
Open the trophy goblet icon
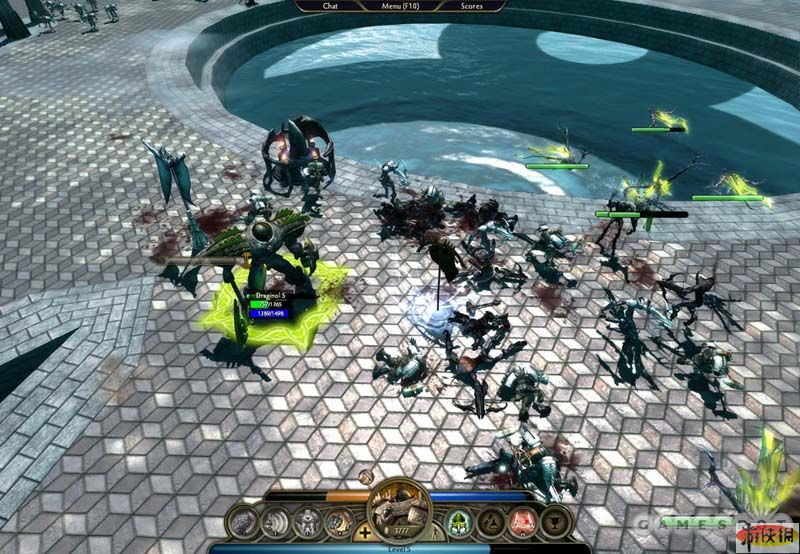[x=555, y=522]
